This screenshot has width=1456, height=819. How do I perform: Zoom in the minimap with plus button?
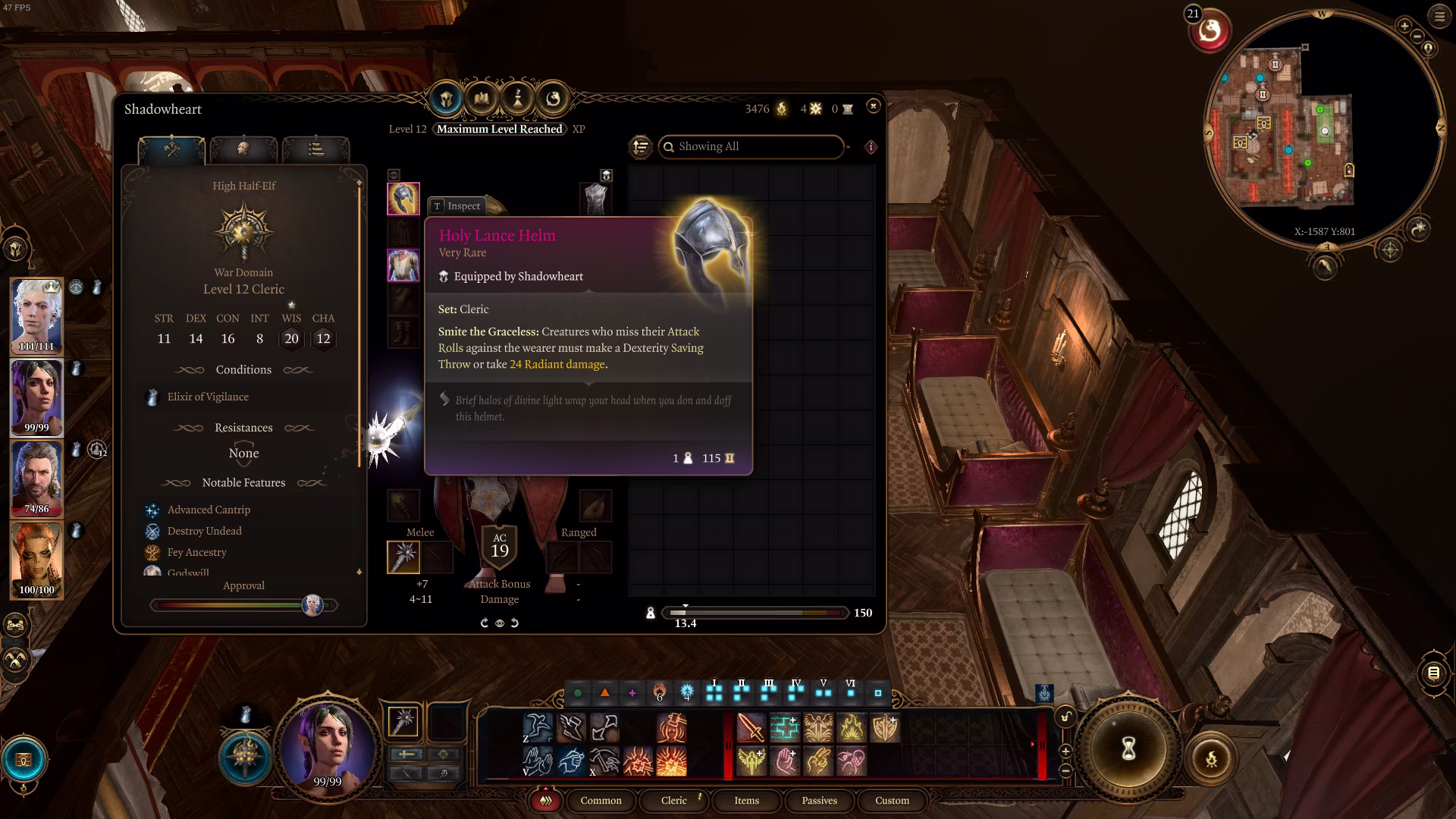(x=1404, y=26)
